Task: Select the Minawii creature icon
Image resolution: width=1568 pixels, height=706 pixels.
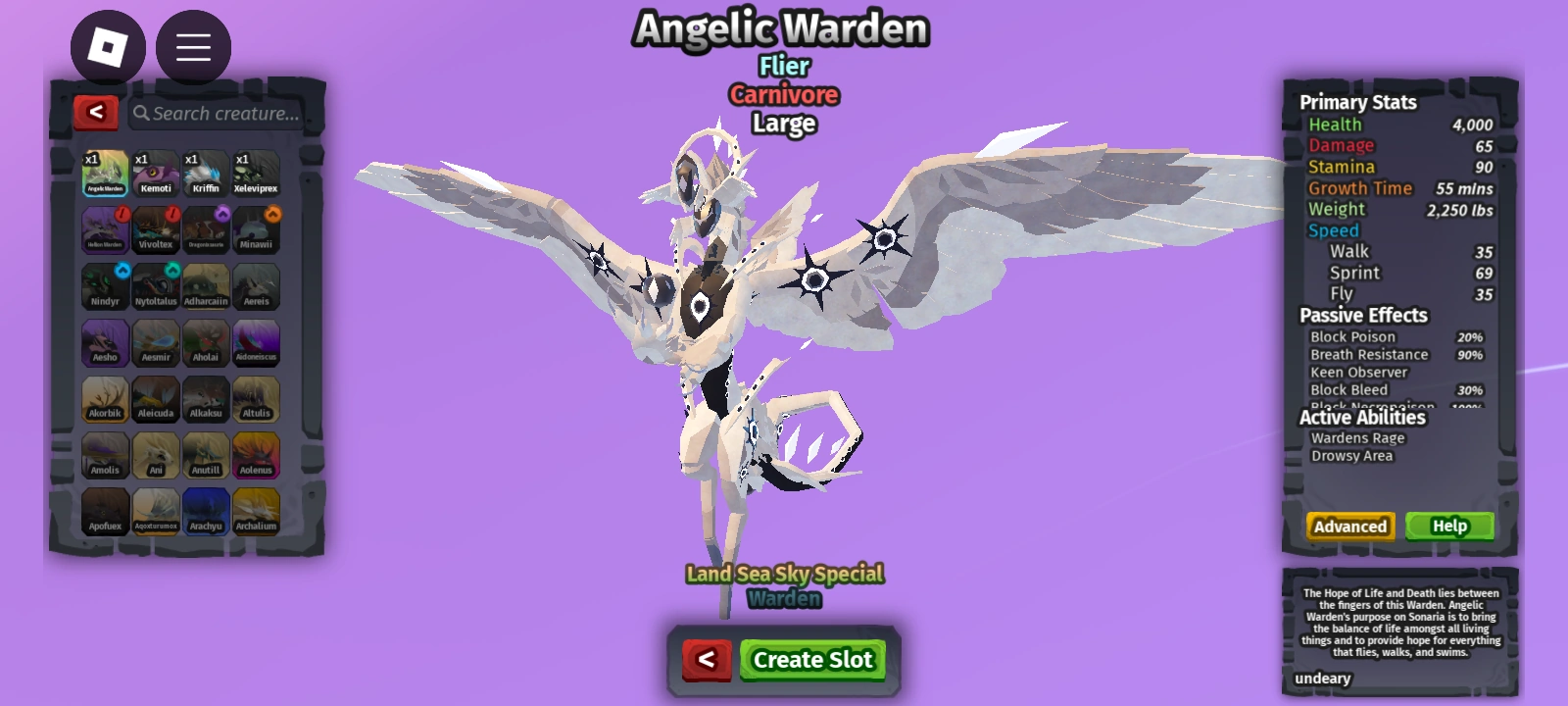Action: pyautogui.click(x=258, y=228)
